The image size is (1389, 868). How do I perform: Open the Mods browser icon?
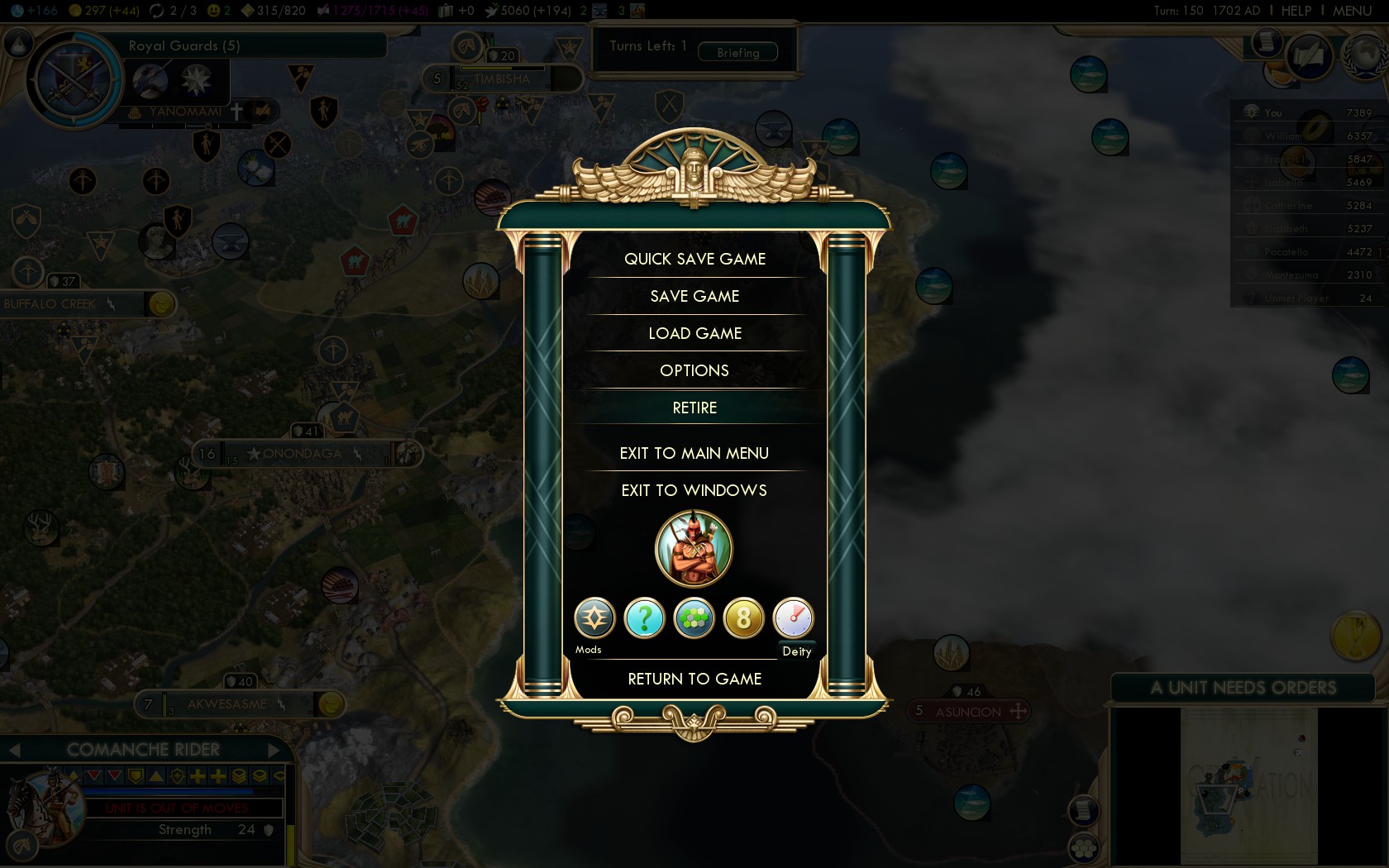(594, 618)
